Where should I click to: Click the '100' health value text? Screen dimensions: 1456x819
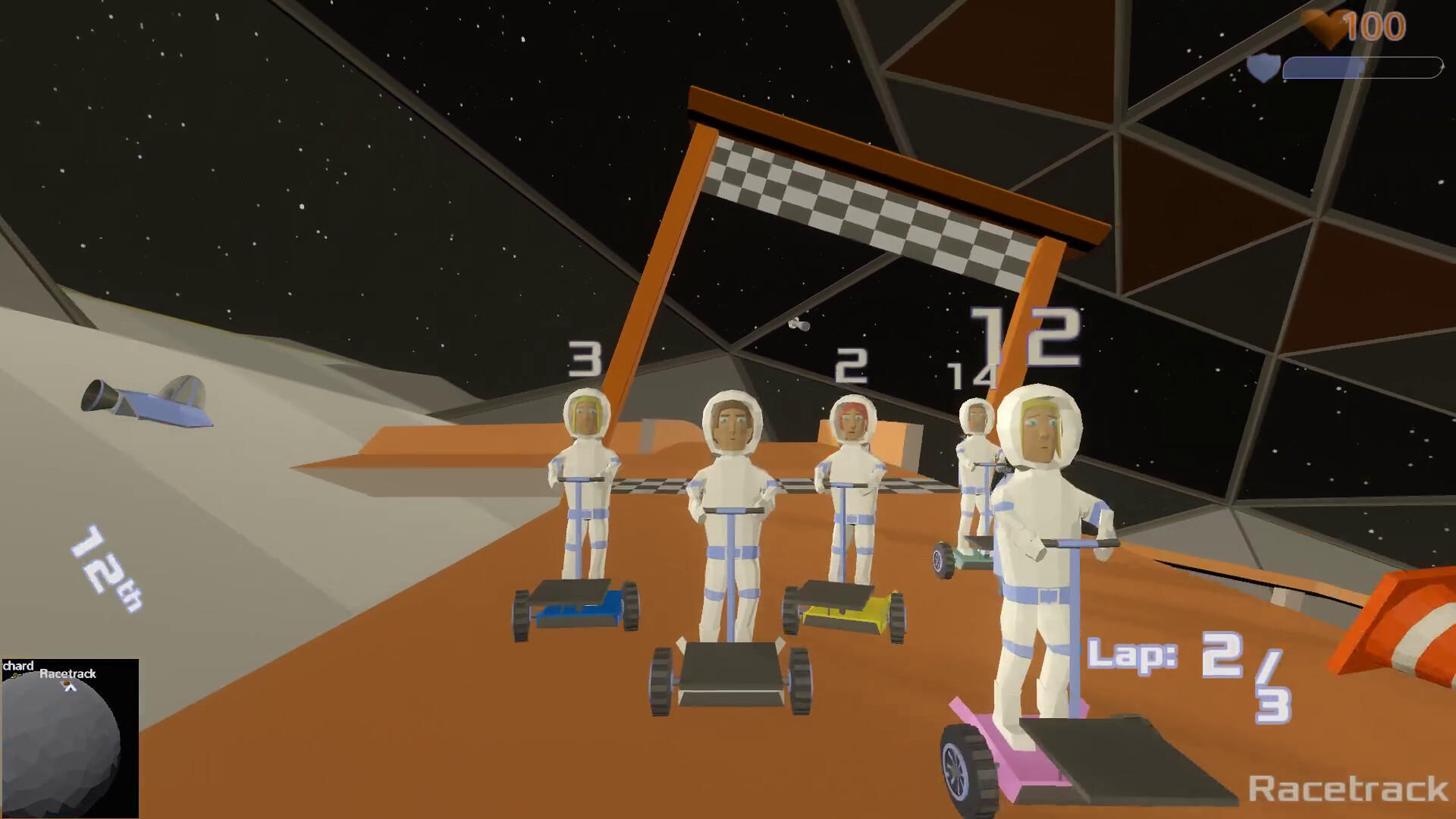coord(1375,25)
